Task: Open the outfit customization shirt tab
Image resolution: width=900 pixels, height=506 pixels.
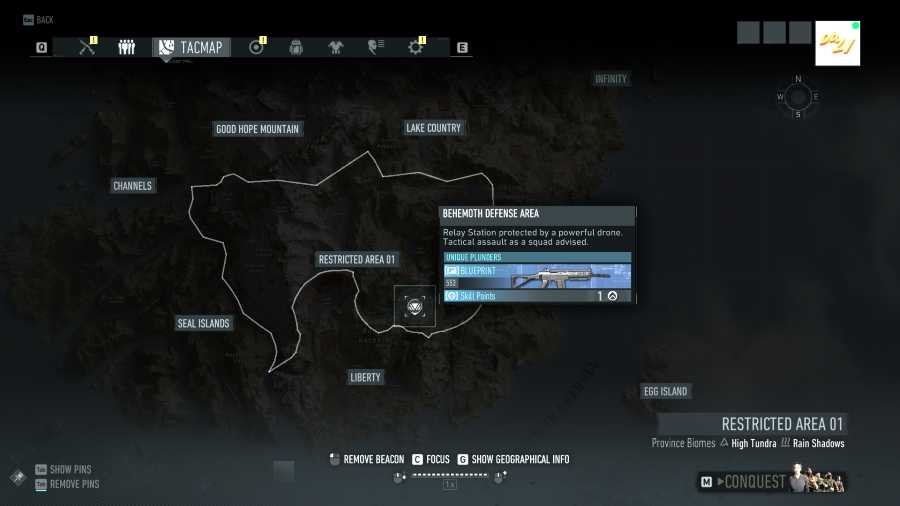Action: click(x=335, y=47)
